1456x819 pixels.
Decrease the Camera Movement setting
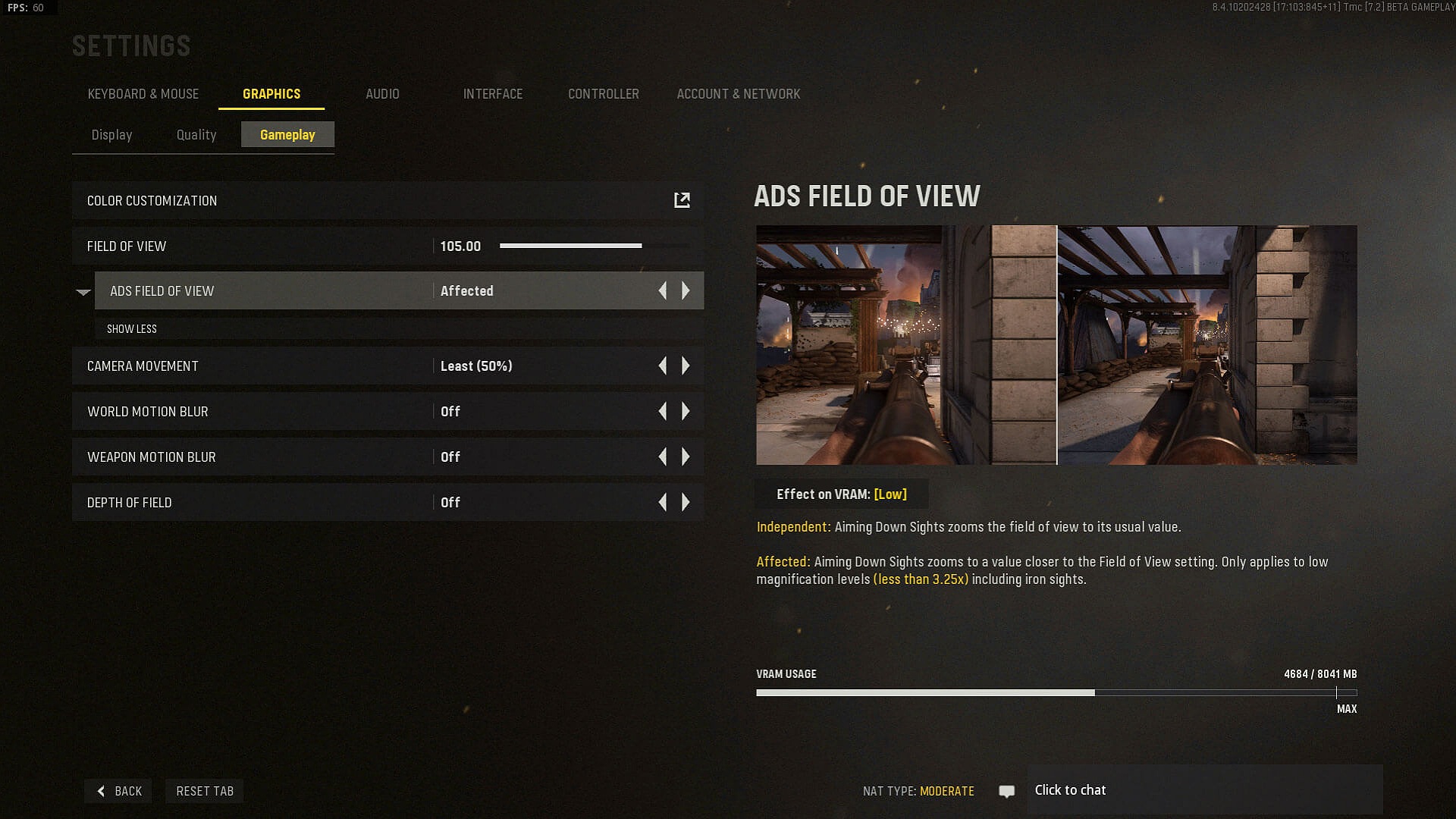[663, 366]
